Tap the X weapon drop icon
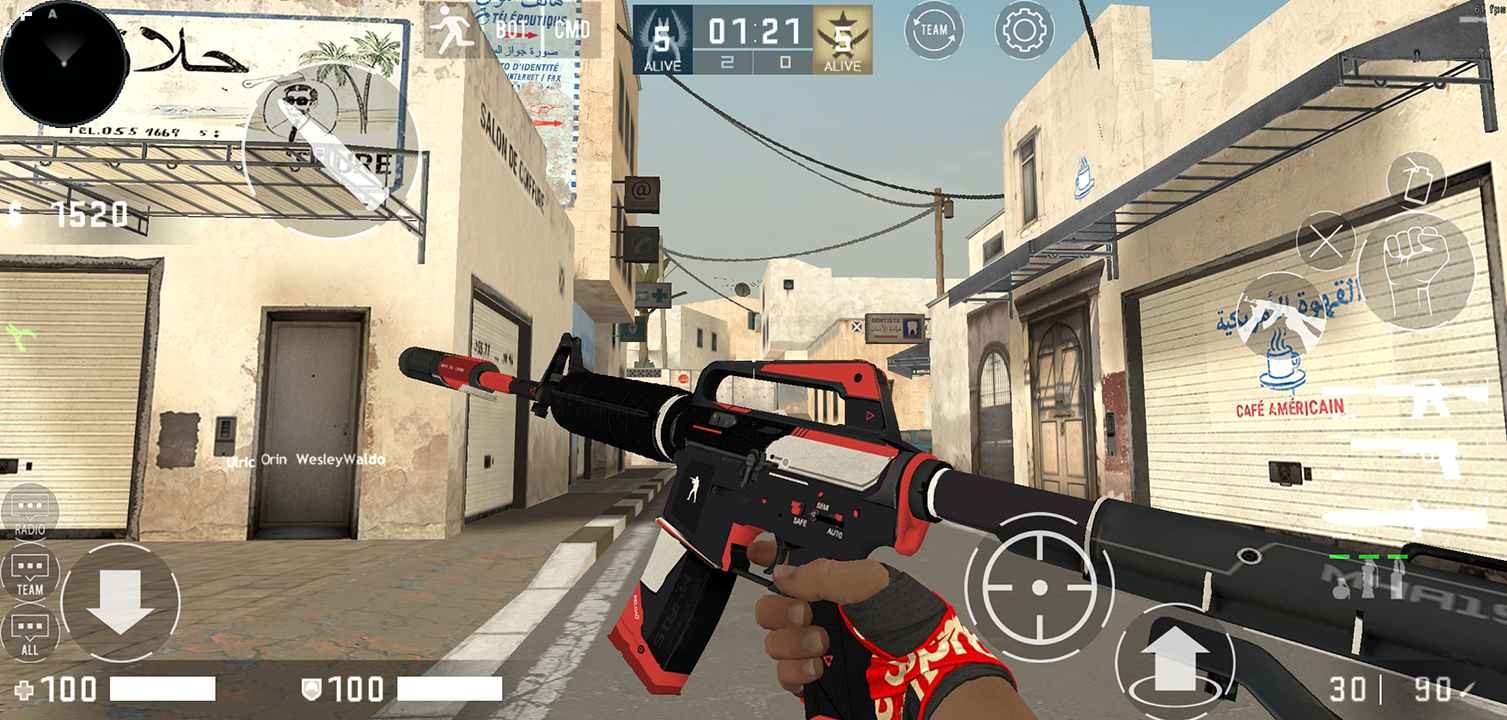The height and width of the screenshot is (720, 1507). (x=1327, y=241)
